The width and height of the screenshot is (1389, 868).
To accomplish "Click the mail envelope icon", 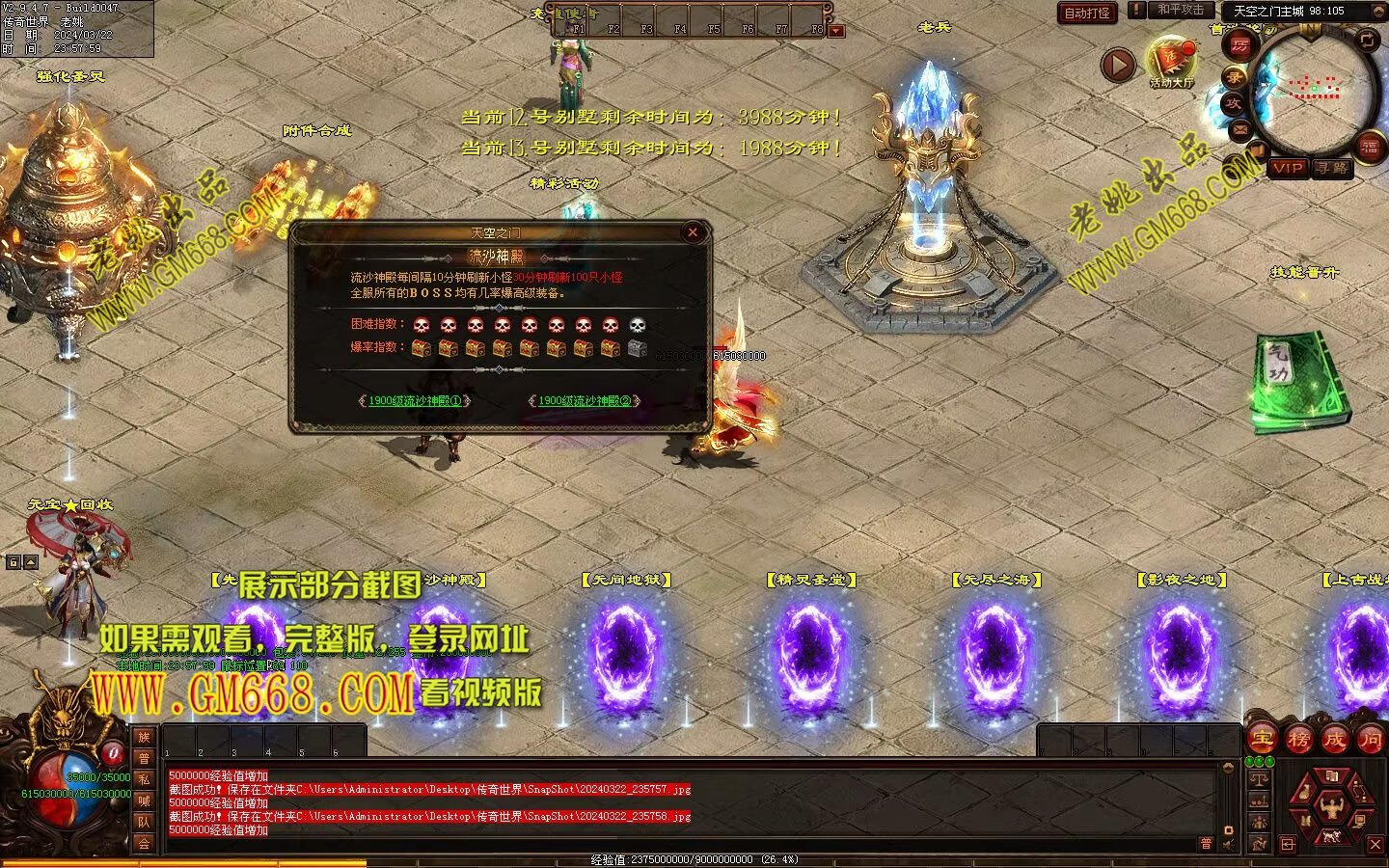I will point(1239,128).
